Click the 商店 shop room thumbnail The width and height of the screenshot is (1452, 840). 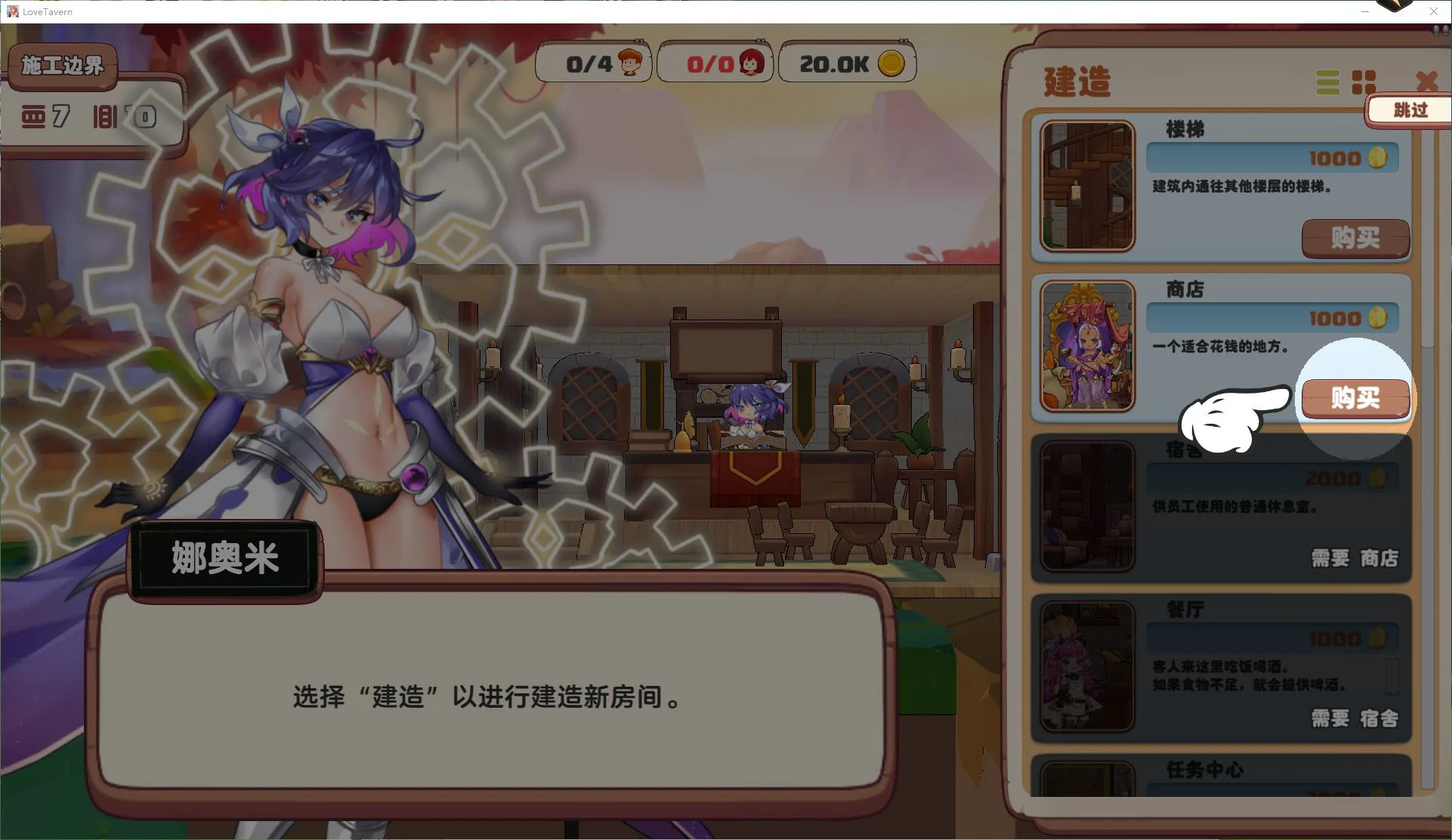pos(1087,346)
